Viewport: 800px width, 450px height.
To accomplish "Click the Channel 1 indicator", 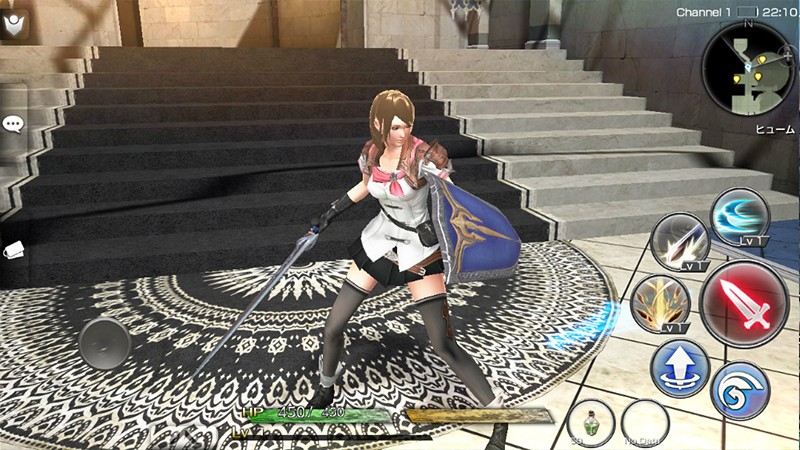I will [704, 12].
